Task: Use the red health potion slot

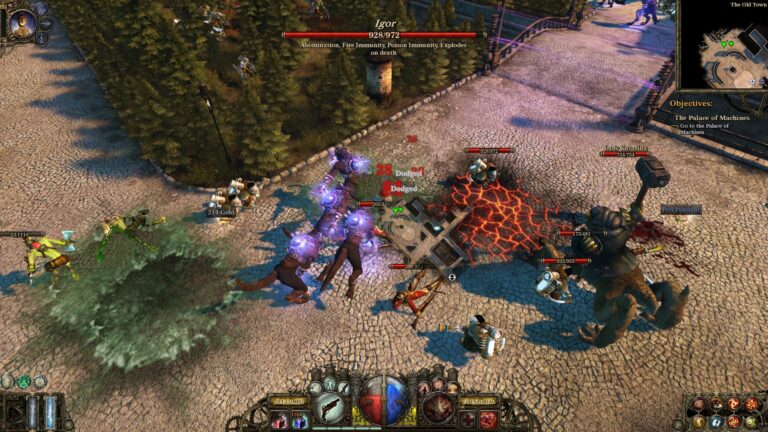Action: click(282, 419)
